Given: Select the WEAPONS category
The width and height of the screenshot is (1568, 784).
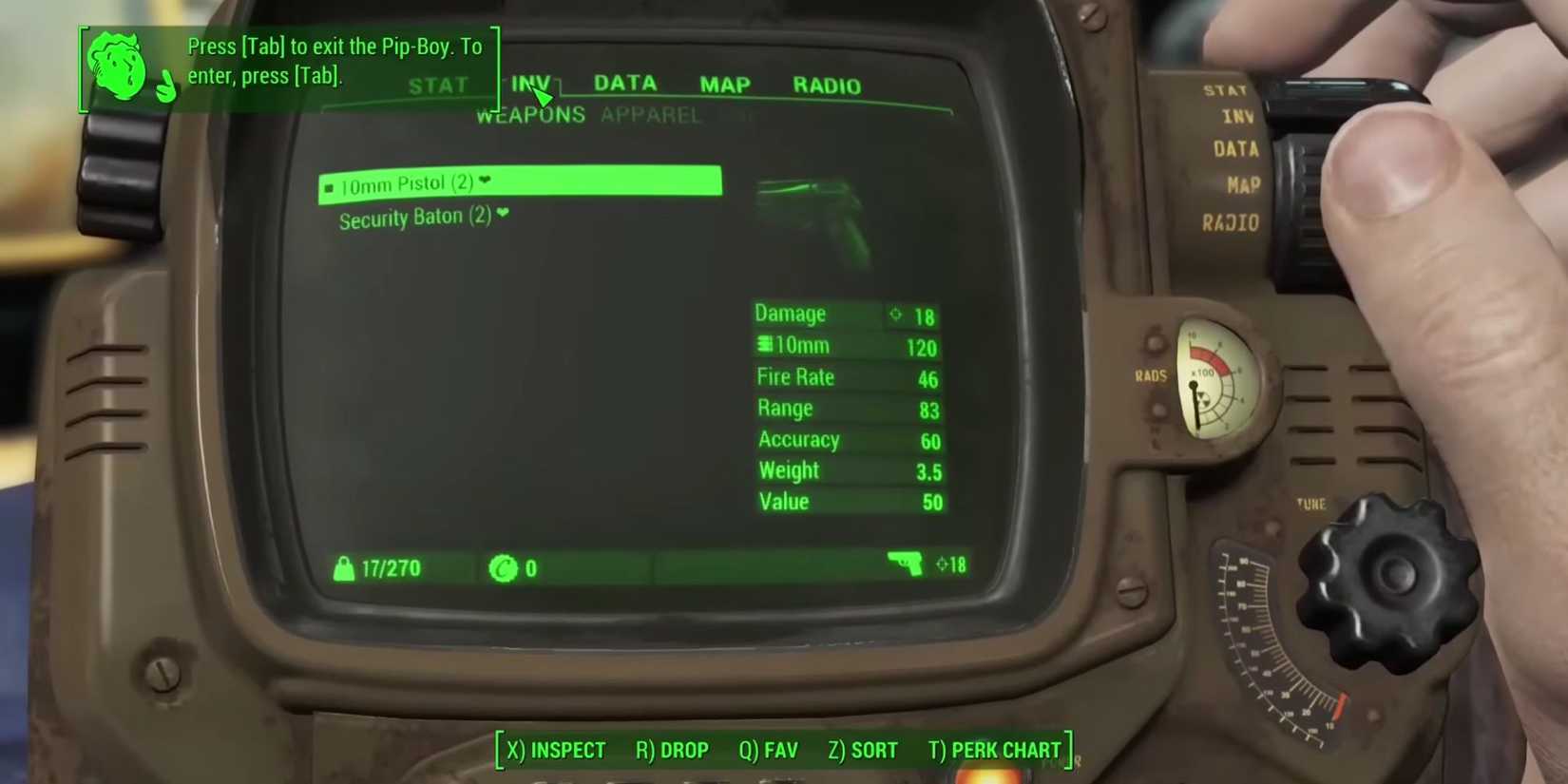Looking at the screenshot, I should pos(529,114).
